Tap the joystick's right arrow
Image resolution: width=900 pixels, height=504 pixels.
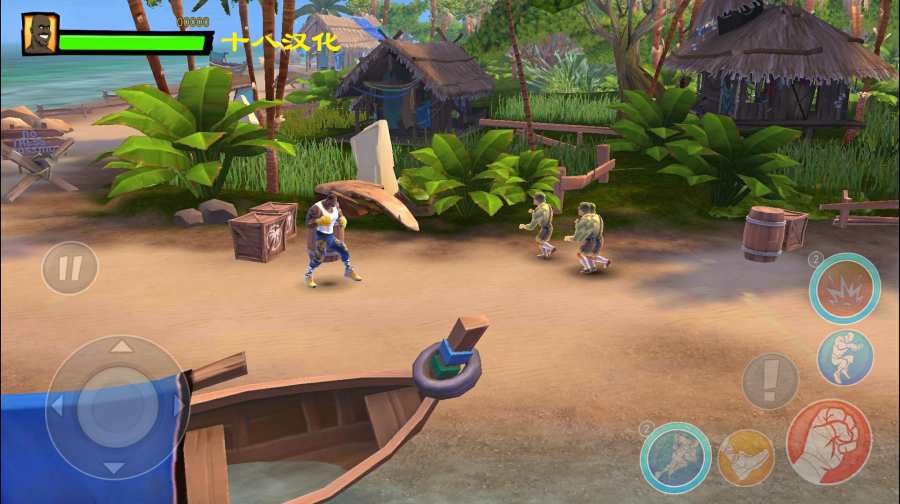(x=179, y=407)
